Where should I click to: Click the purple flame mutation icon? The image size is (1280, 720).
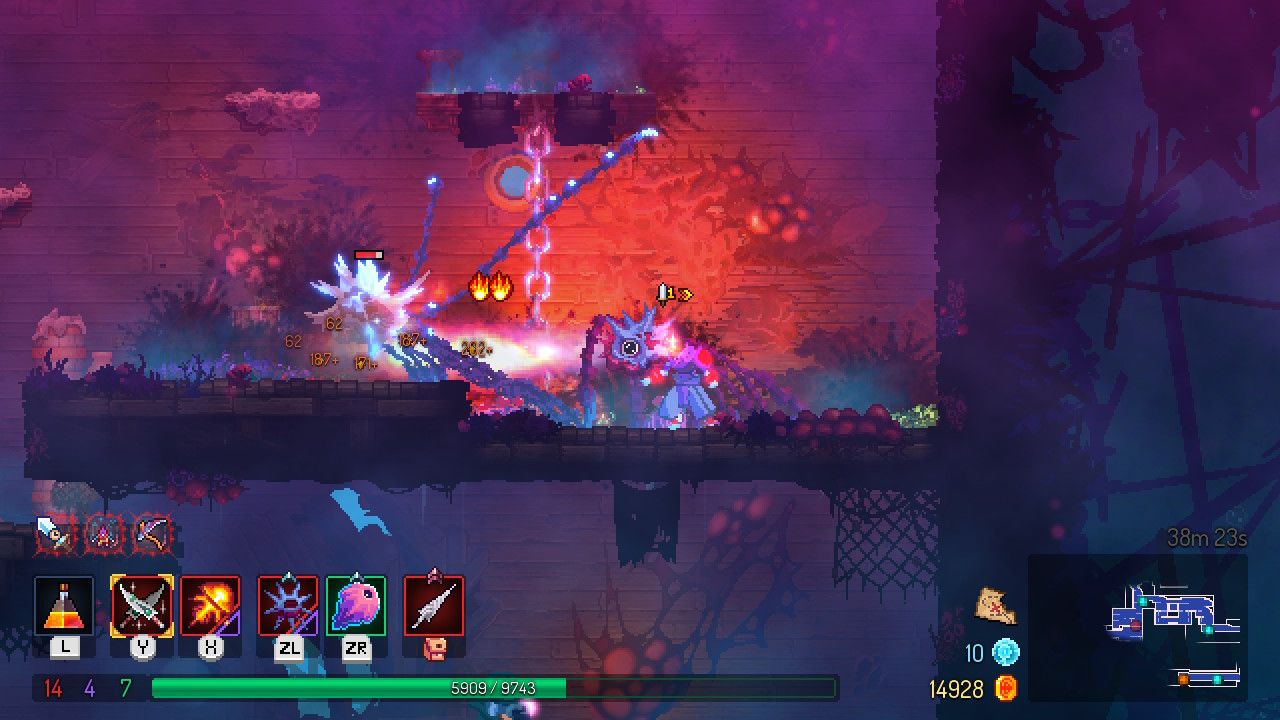click(x=102, y=535)
